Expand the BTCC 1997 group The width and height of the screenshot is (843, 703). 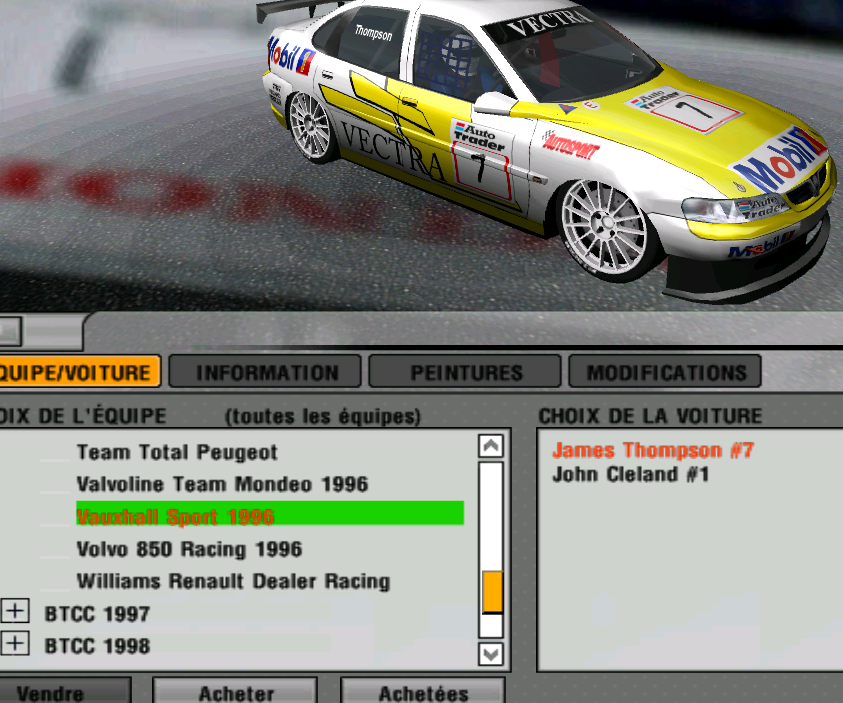click(14, 612)
